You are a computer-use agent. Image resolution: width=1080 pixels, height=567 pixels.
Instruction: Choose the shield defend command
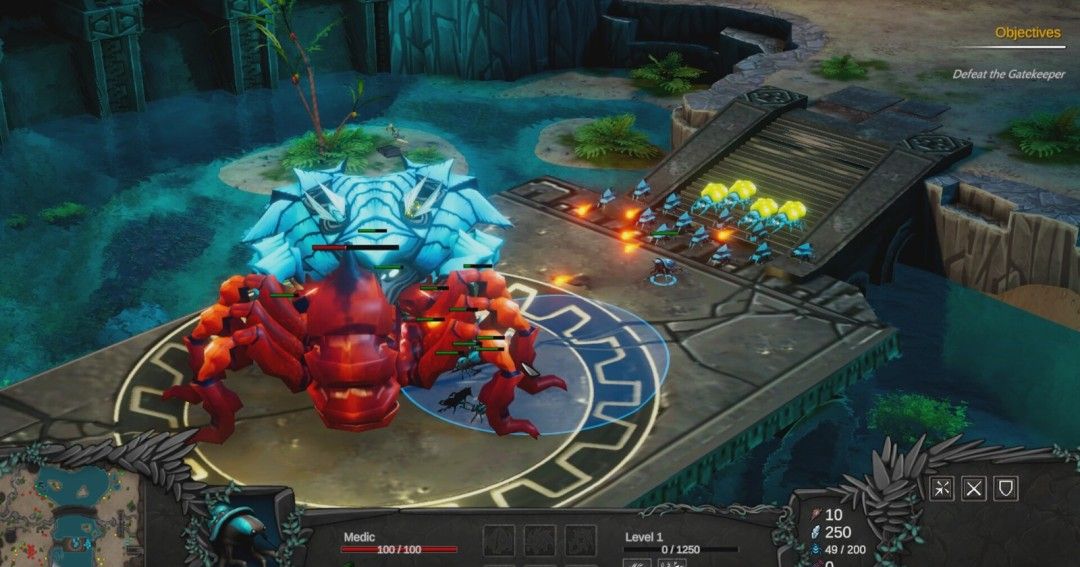(1007, 487)
